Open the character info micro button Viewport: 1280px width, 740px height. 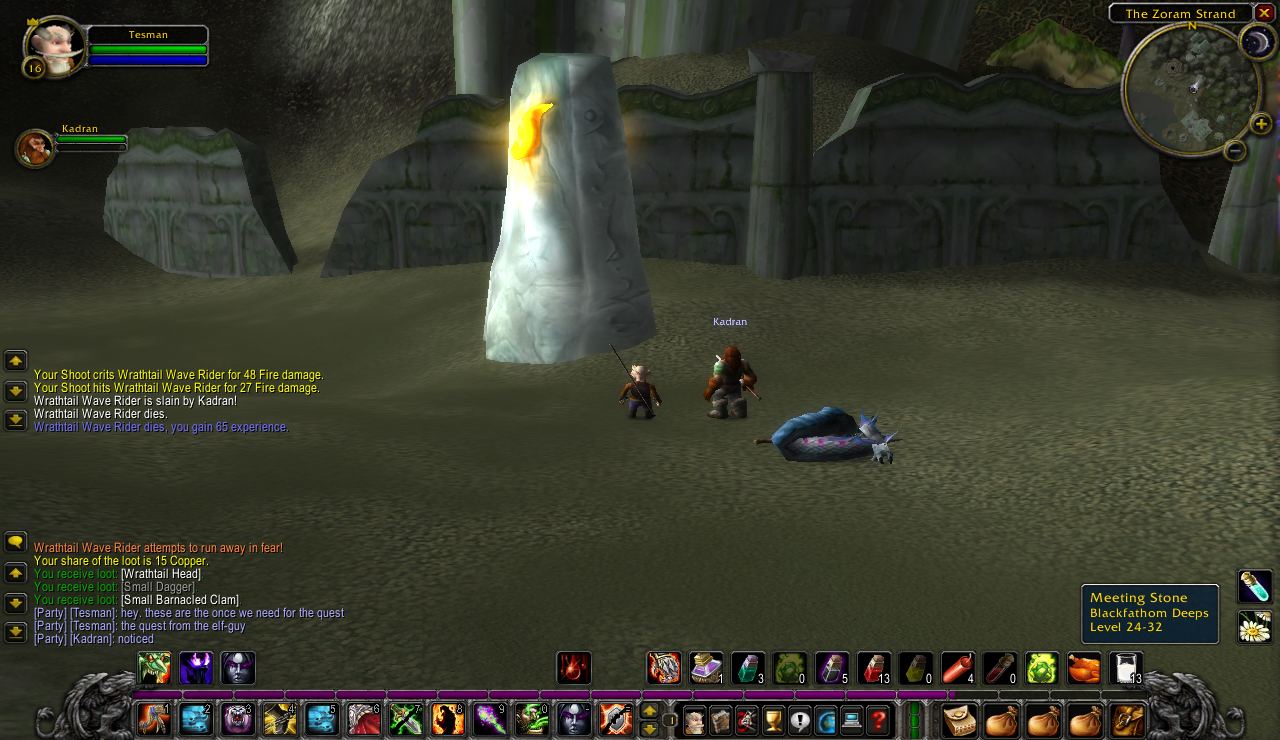(x=695, y=720)
